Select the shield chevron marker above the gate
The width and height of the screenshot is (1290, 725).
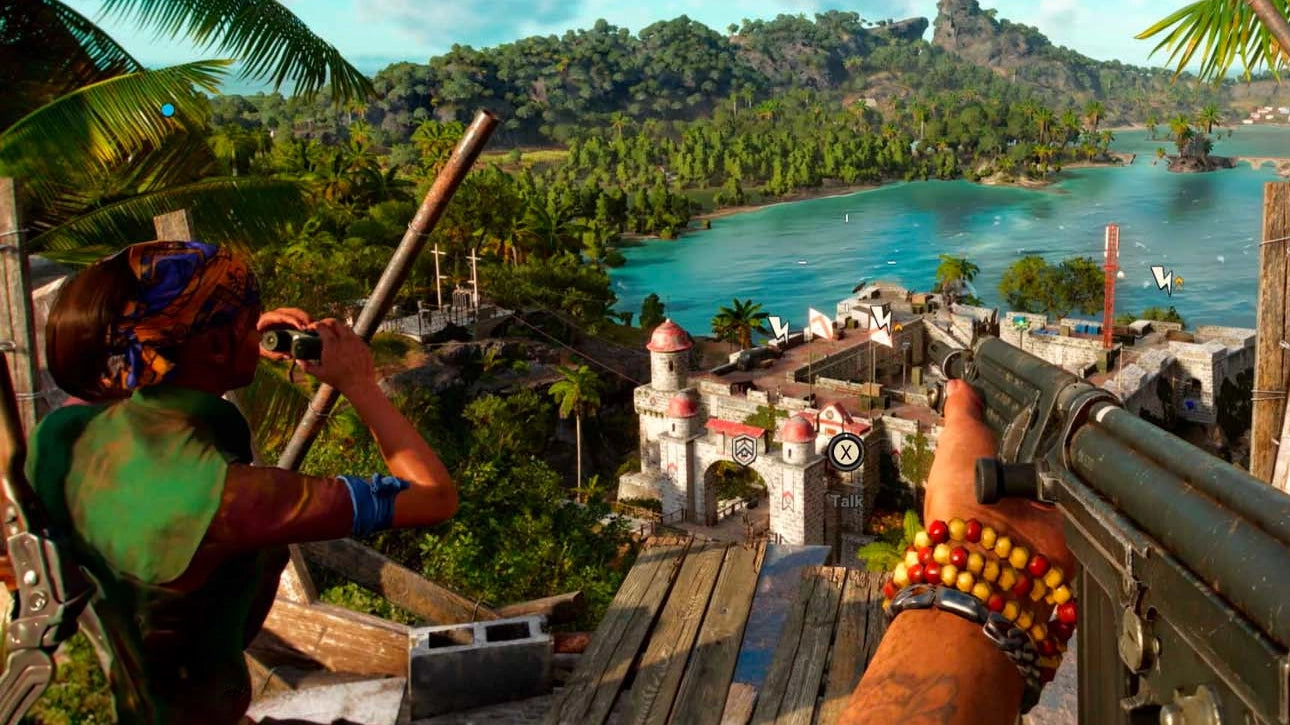(743, 450)
